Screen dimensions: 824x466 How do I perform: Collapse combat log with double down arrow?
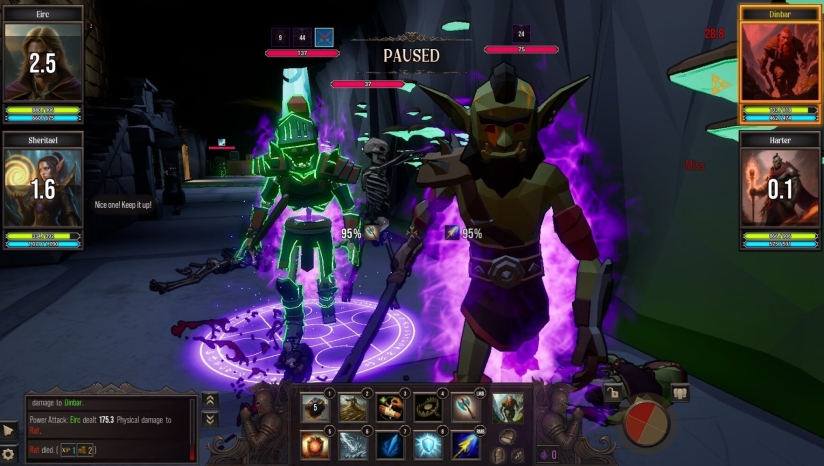210,420
